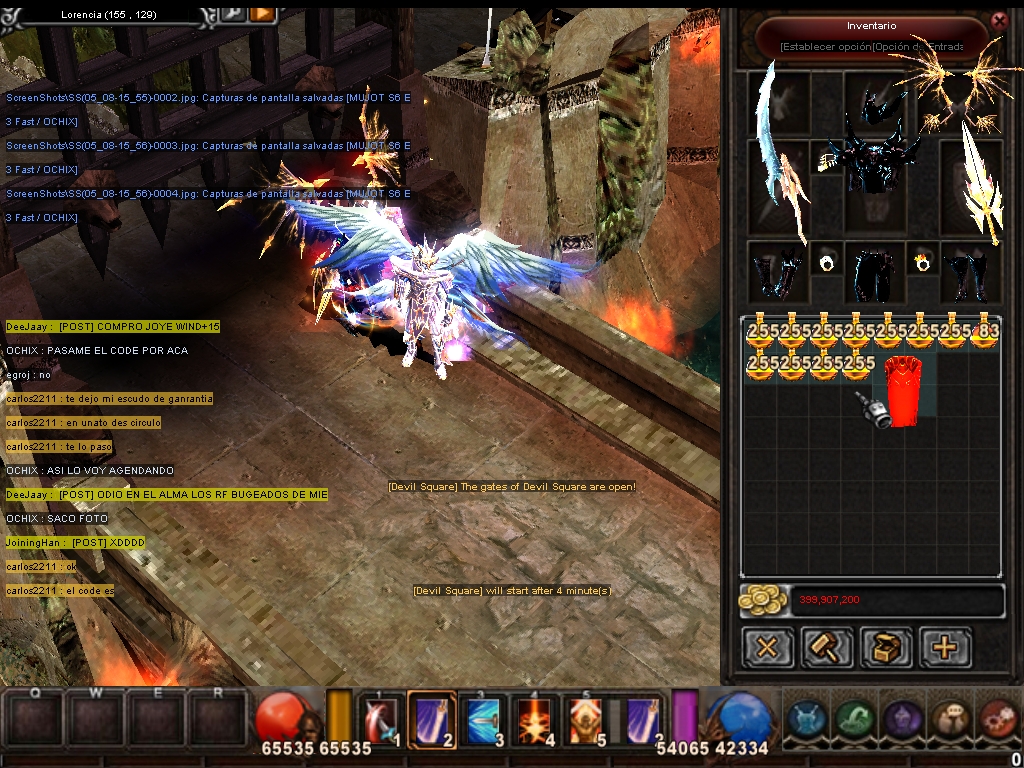Screen dimensions: 1024x768
Task: Activate skill slot 4 fiery burst skill
Action: click(x=536, y=718)
